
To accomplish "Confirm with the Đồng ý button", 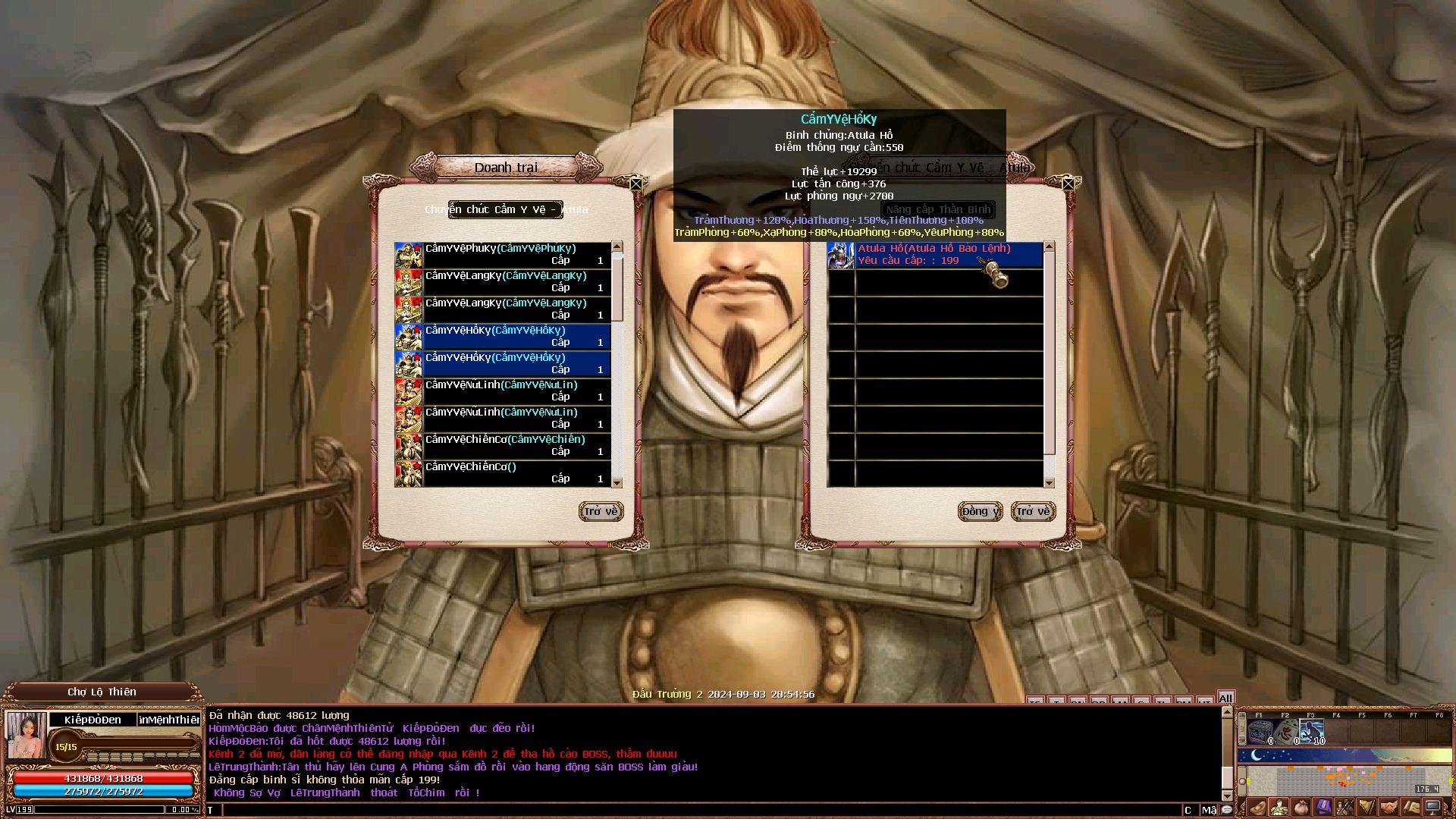I will 980,512.
